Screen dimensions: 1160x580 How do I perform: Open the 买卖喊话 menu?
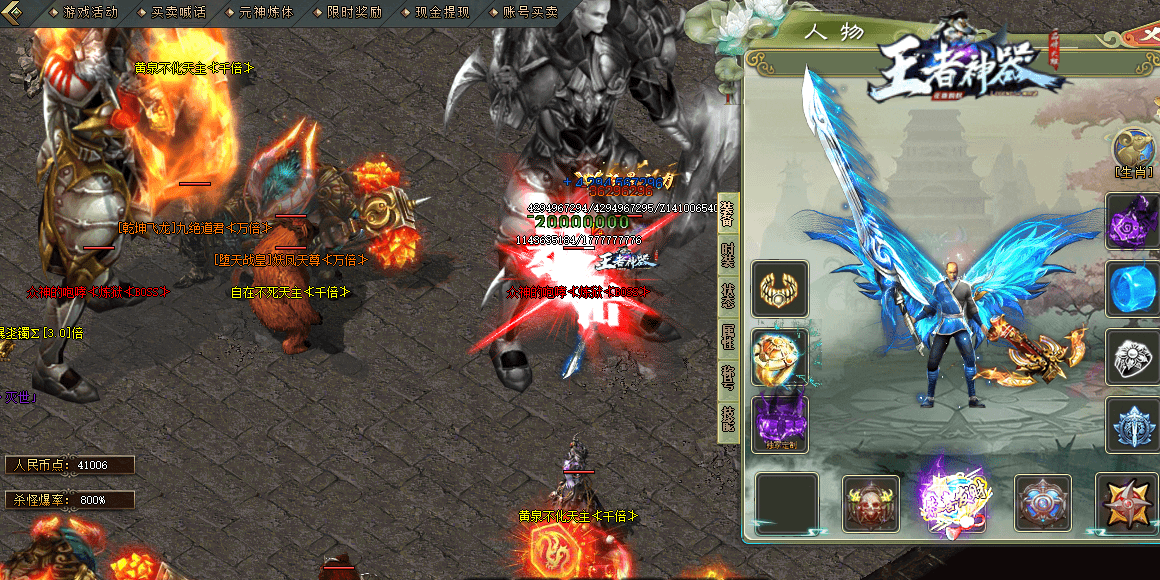coord(178,12)
